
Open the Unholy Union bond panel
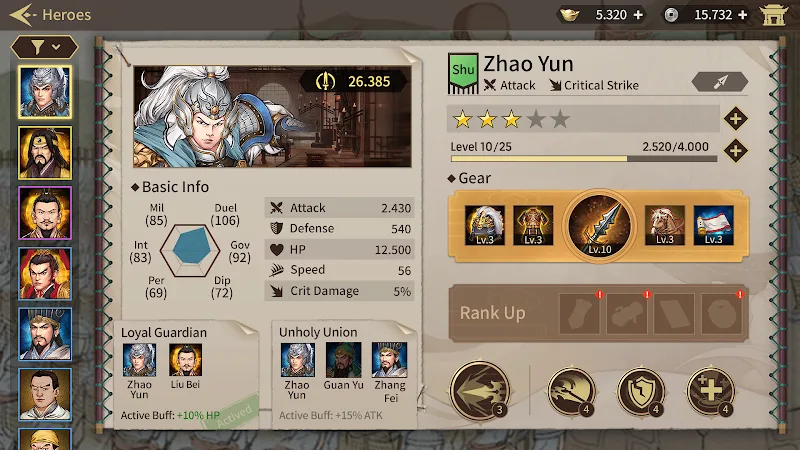(x=343, y=375)
